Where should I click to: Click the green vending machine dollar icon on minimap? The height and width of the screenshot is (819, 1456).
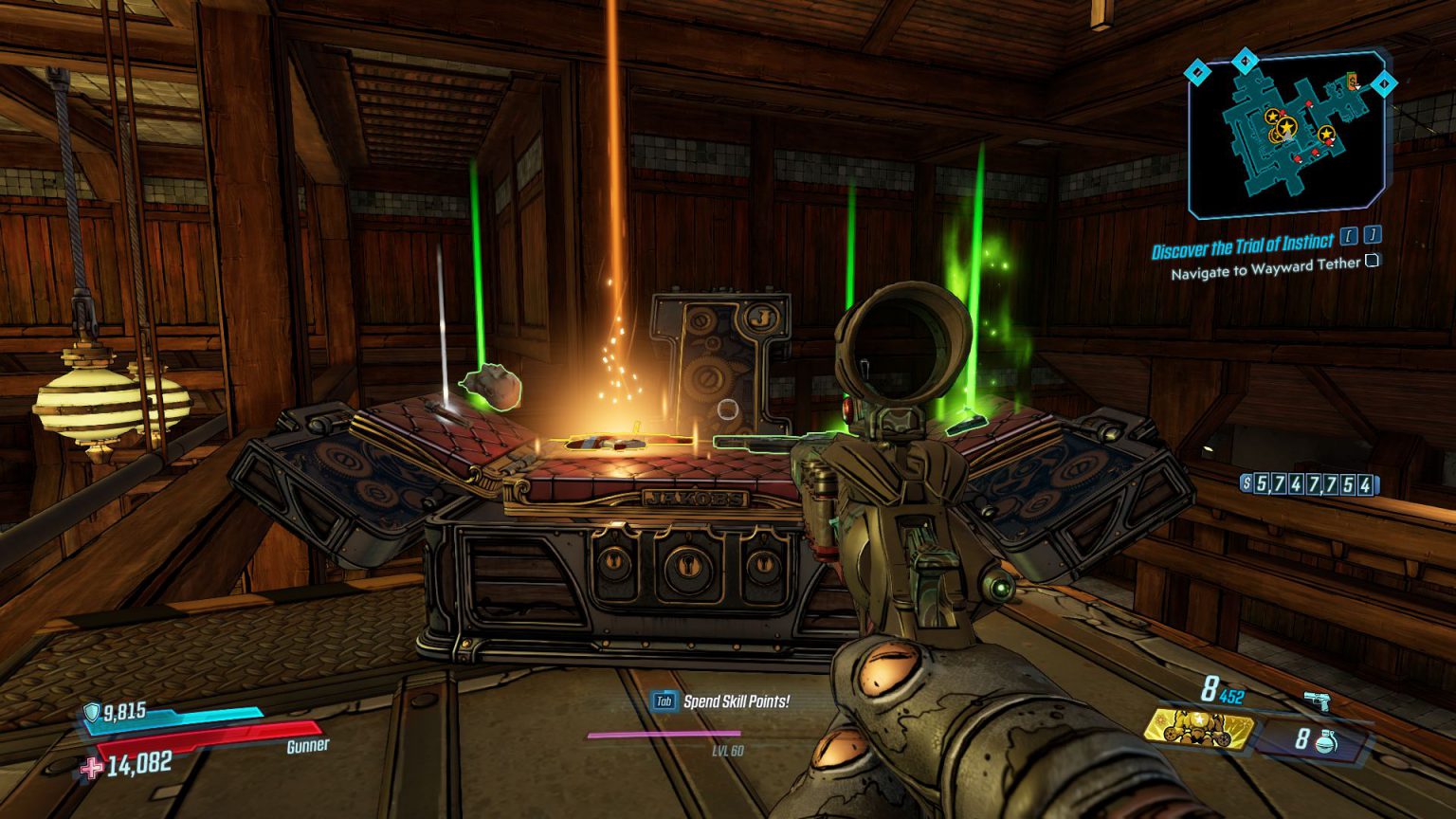(x=1351, y=82)
